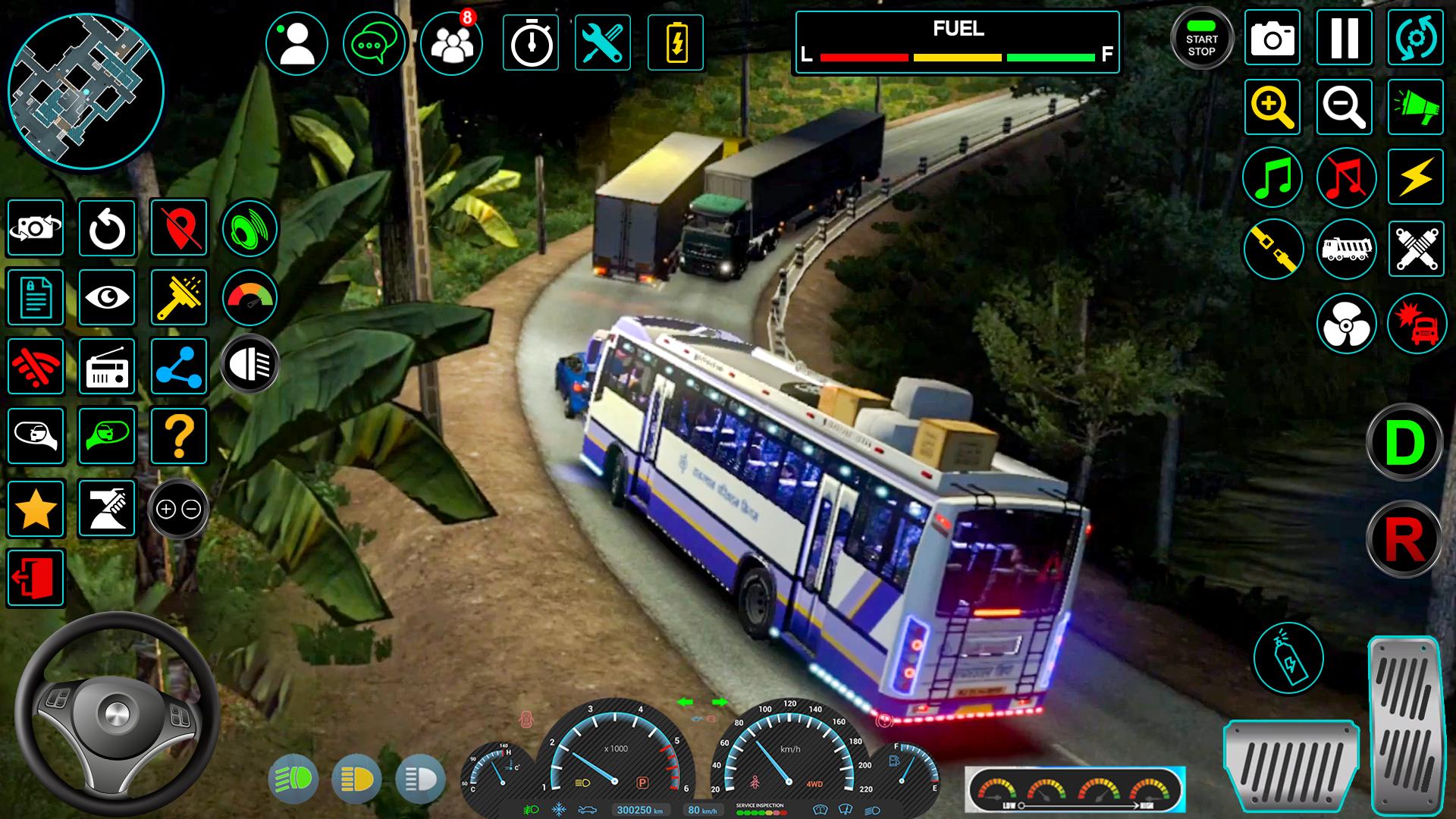This screenshot has height=819, width=1456.
Task: Open the friends group with badge 8
Action: click(452, 43)
